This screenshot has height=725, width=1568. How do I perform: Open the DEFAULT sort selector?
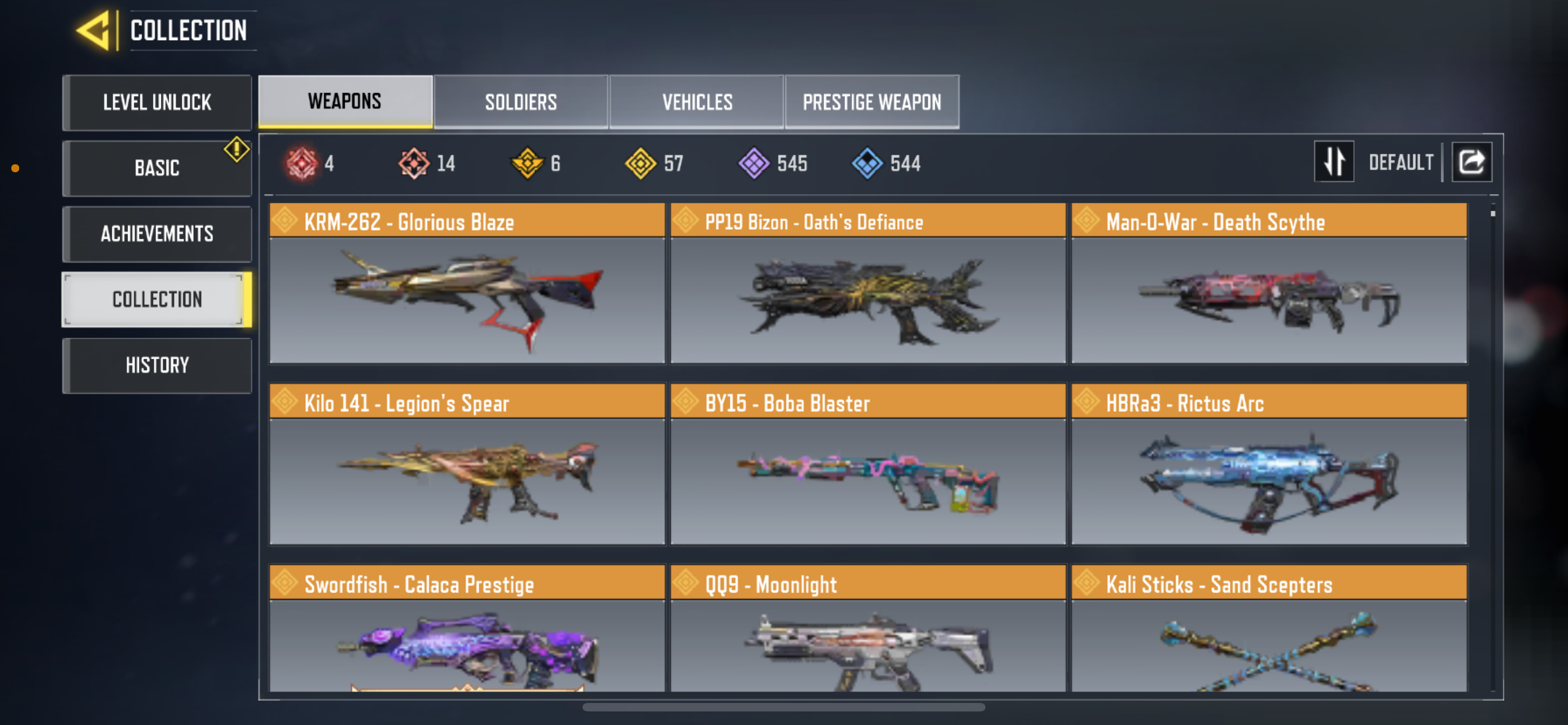1401,161
